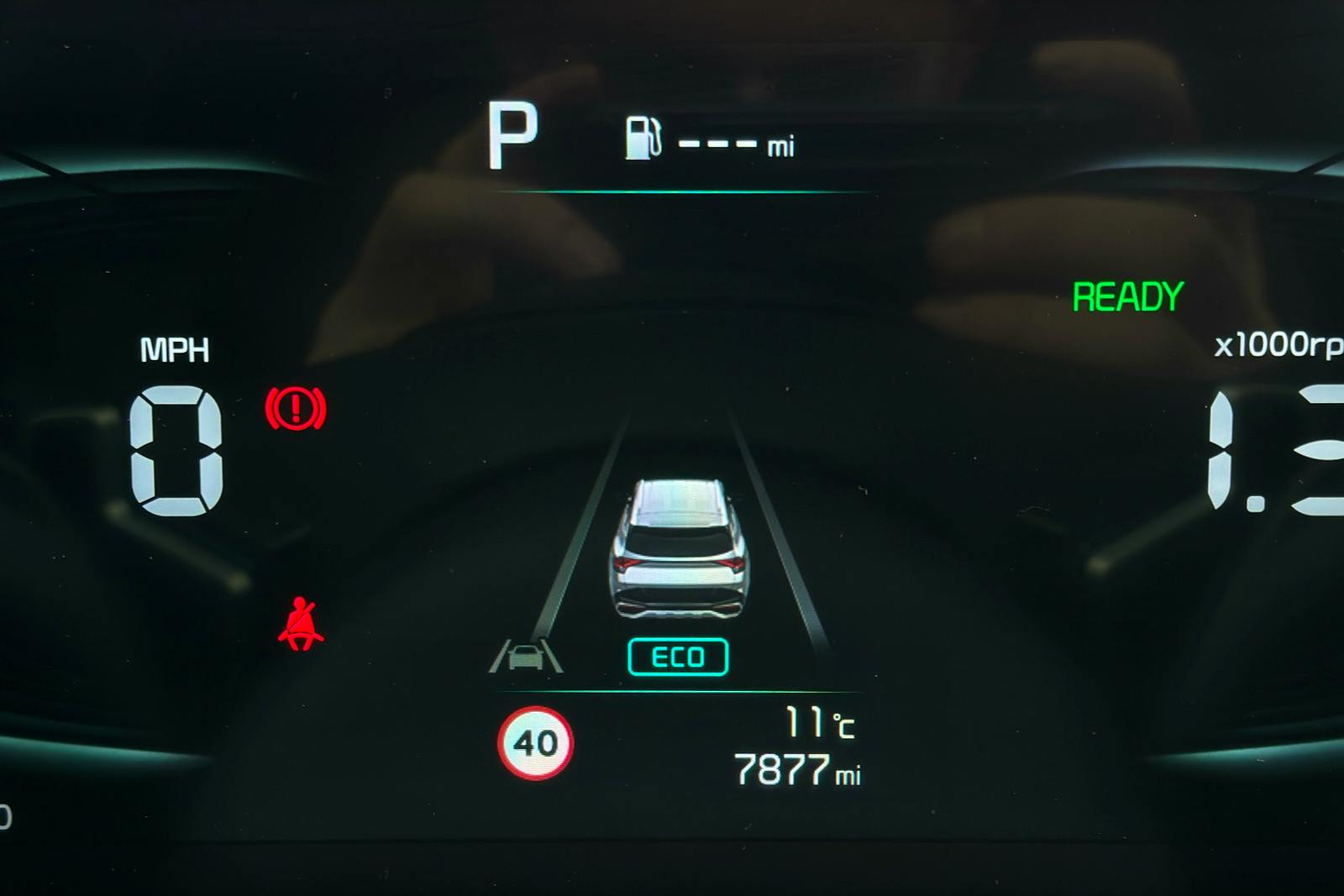This screenshot has width=1344, height=896.
Task: Toggle the ECO drive mode badge
Action: click(678, 657)
